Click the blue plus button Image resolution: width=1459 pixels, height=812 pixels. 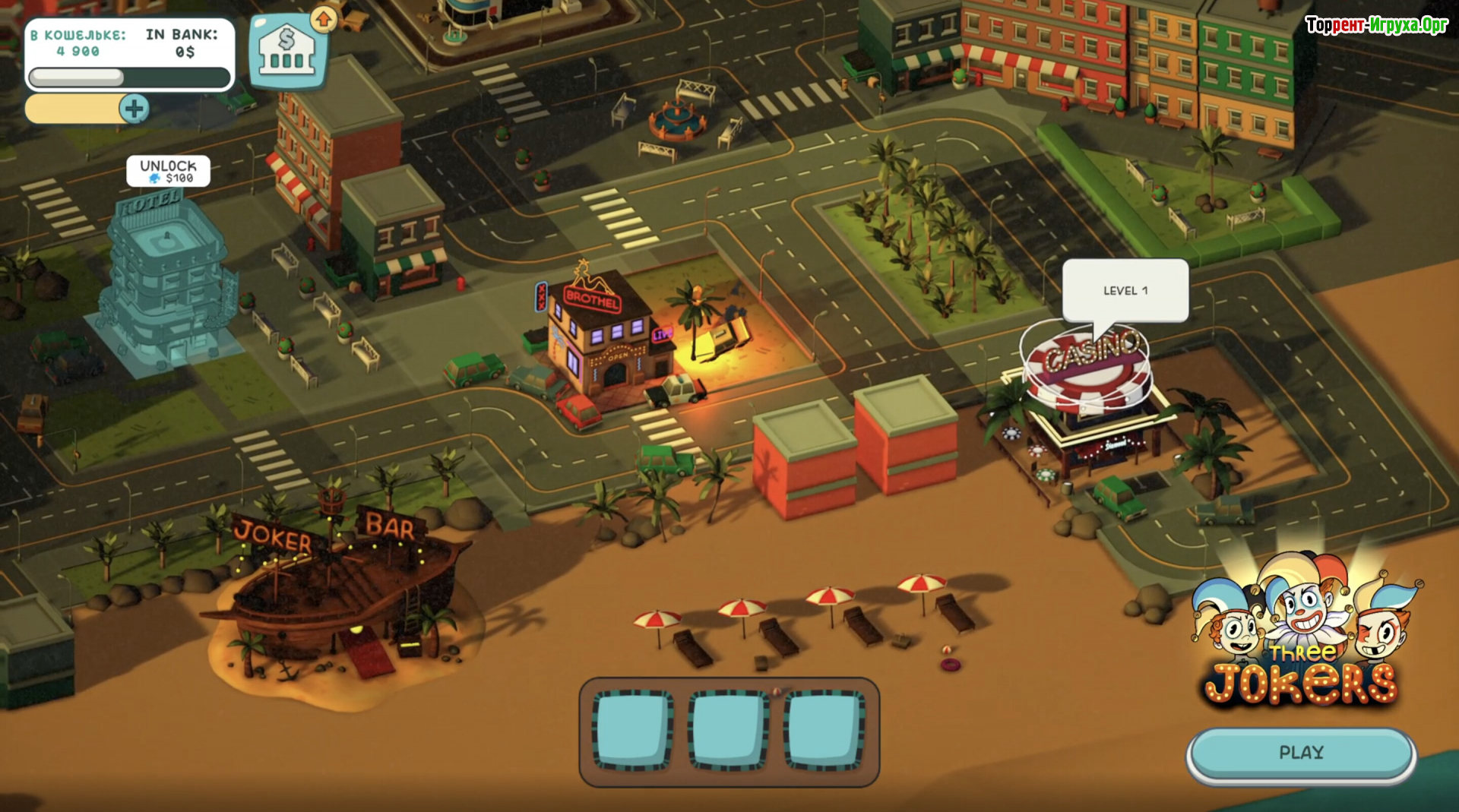(135, 109)
